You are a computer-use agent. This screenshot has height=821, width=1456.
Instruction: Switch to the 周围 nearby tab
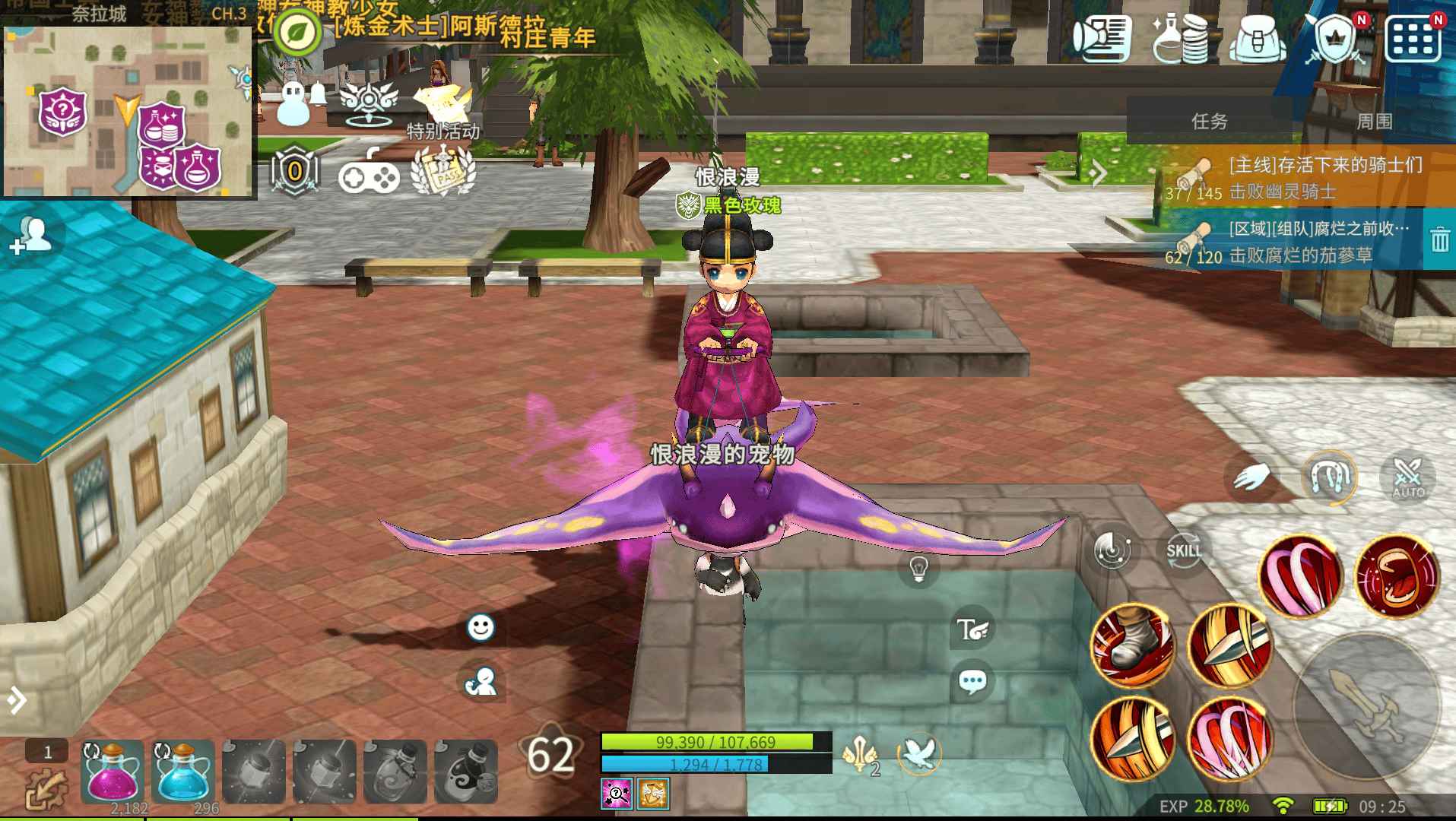[1374, 122]
